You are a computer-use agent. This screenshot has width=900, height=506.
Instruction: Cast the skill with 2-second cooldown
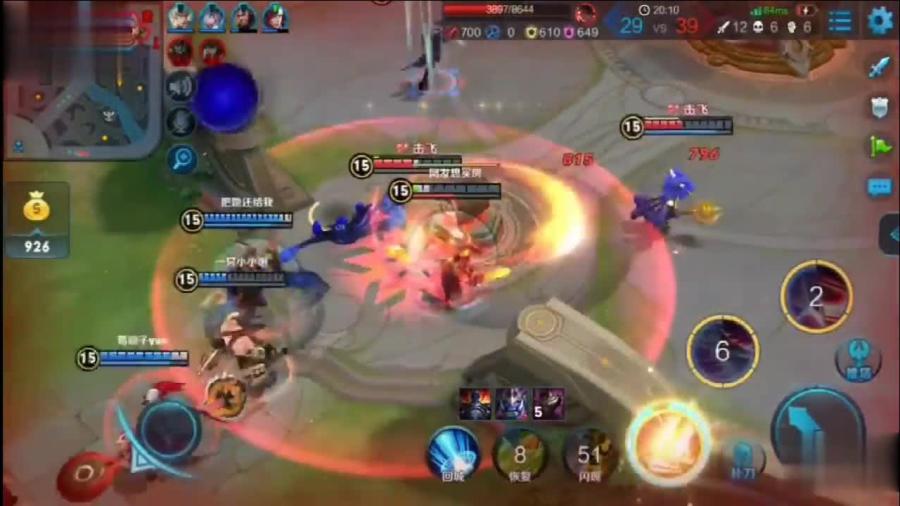coord(816,296)
